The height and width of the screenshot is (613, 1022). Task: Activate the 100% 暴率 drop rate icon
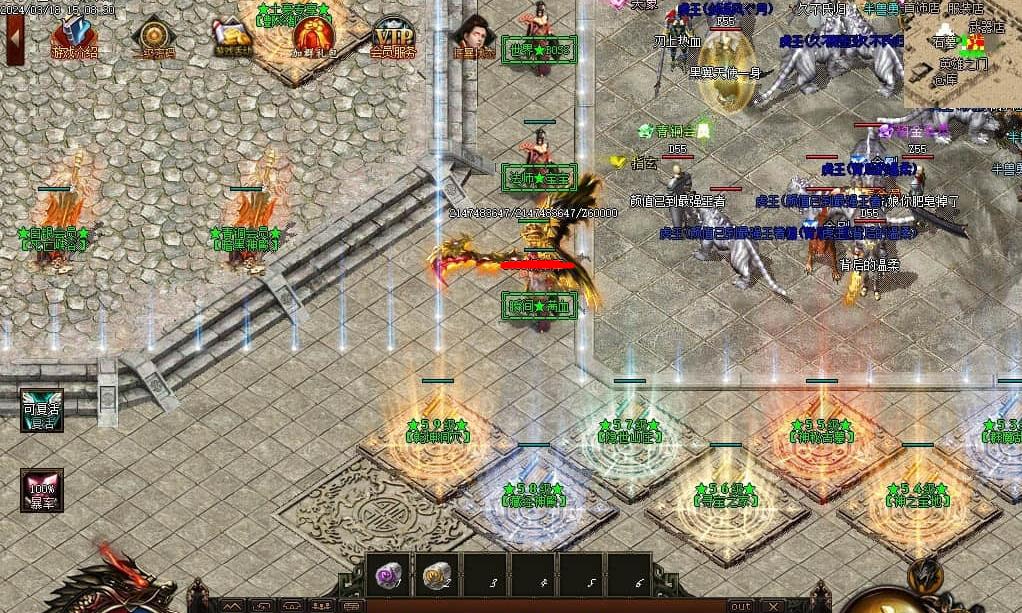[x=42, y=490]
